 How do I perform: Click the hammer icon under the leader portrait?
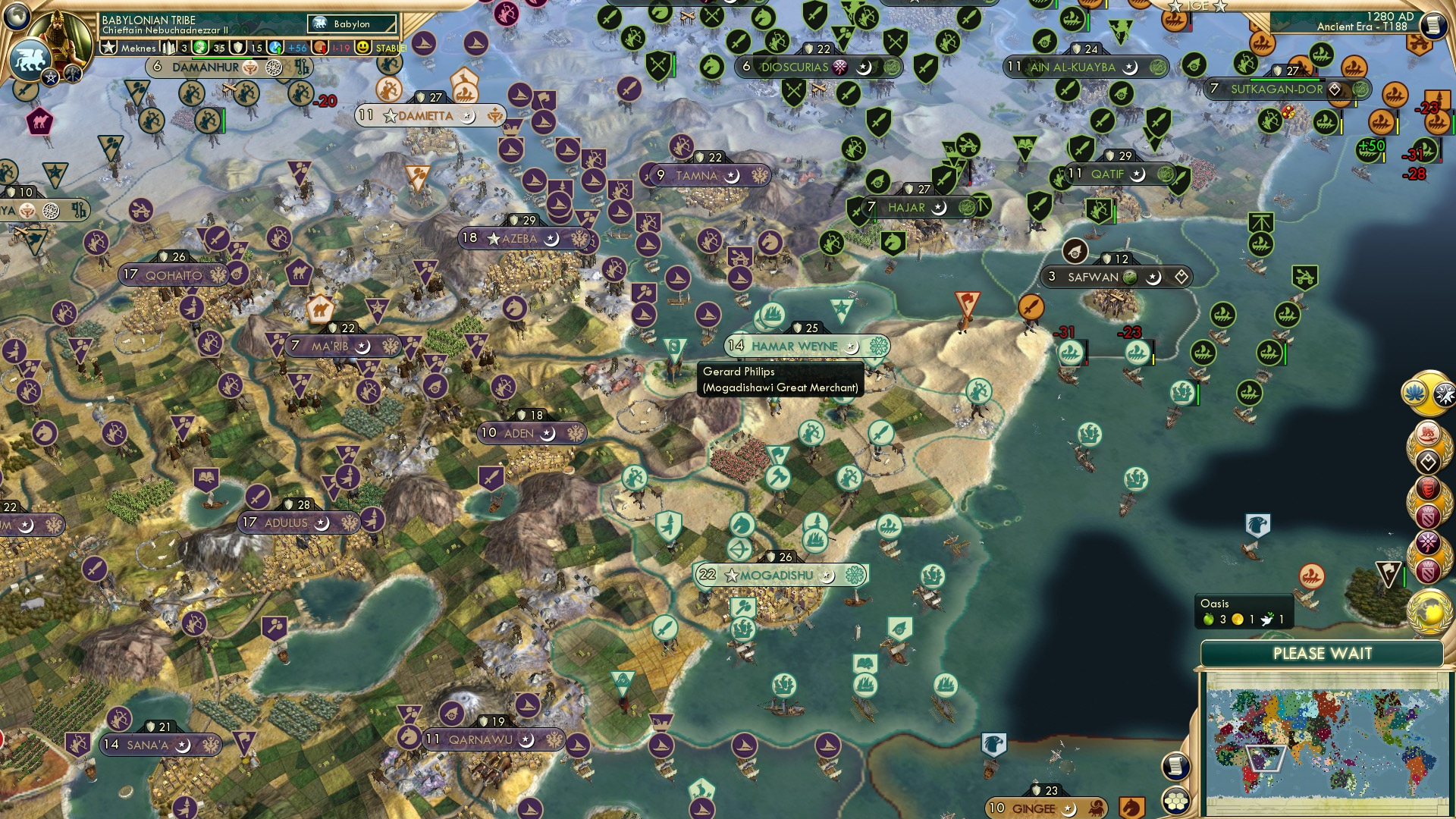(x=73, y=74)
